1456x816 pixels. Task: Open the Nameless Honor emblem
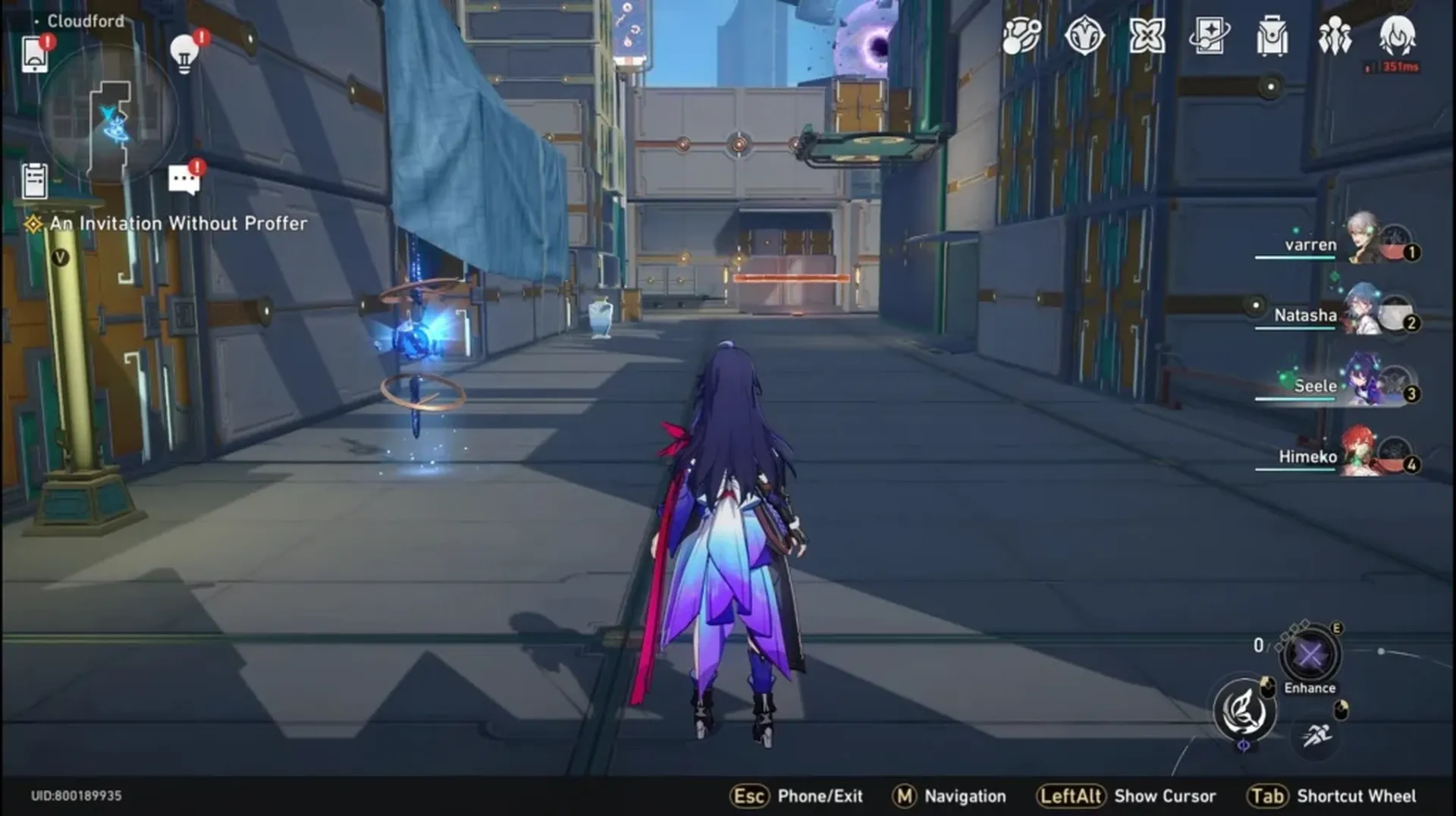point(1087,36)
